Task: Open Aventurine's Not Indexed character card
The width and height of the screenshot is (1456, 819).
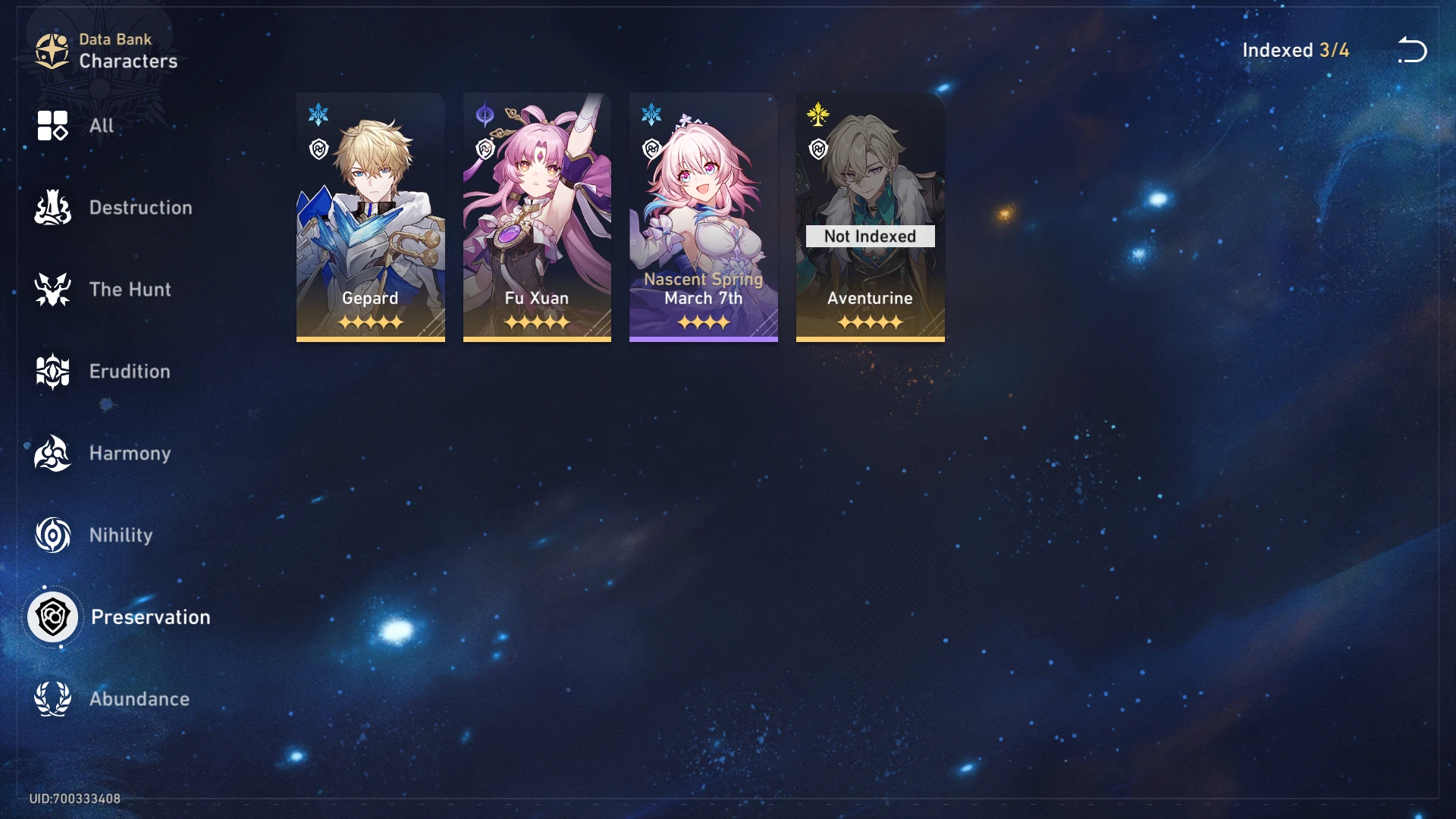Action: (871, 218)
